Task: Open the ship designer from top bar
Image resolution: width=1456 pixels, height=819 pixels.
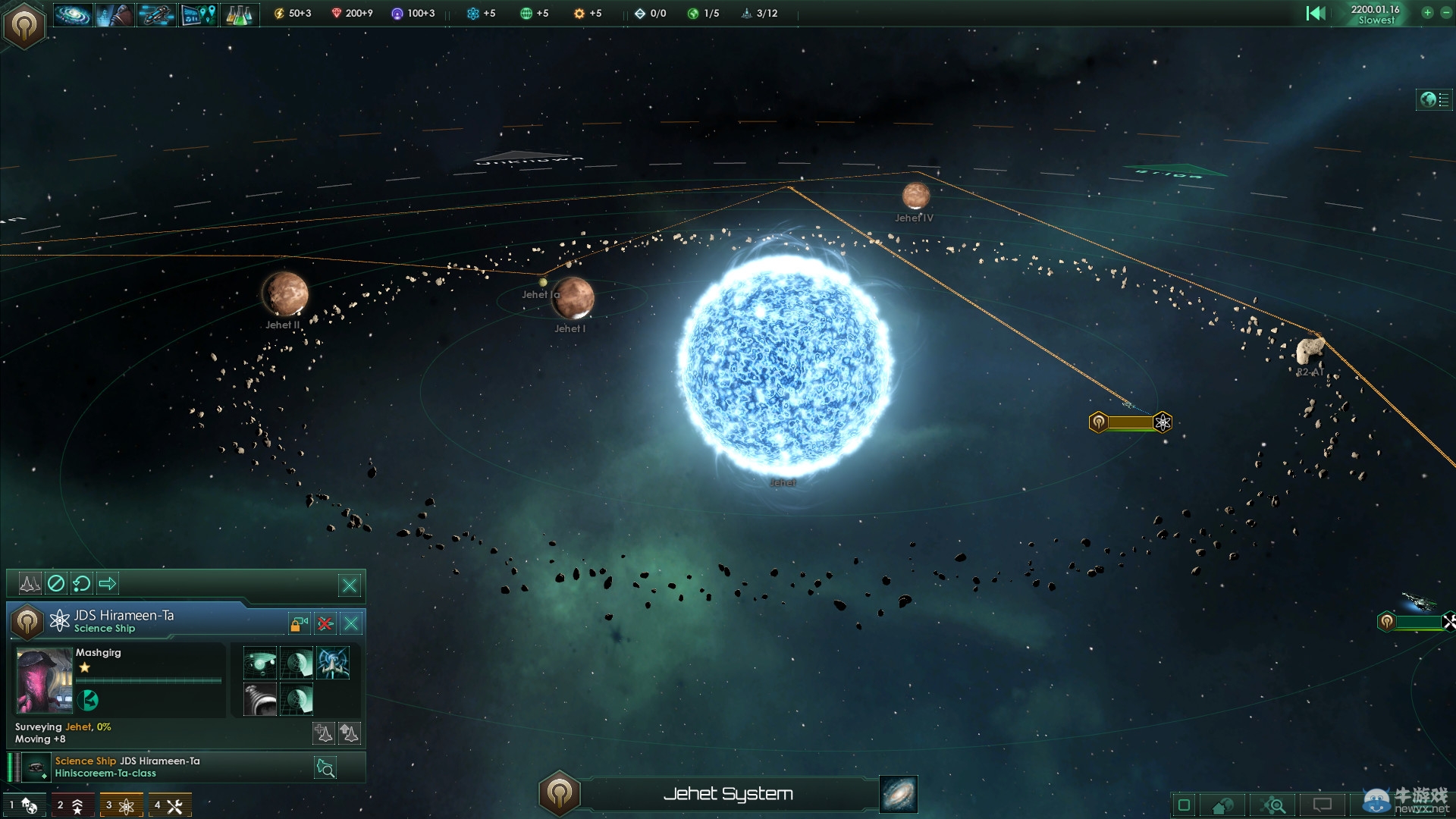Action: coord(155,14)
